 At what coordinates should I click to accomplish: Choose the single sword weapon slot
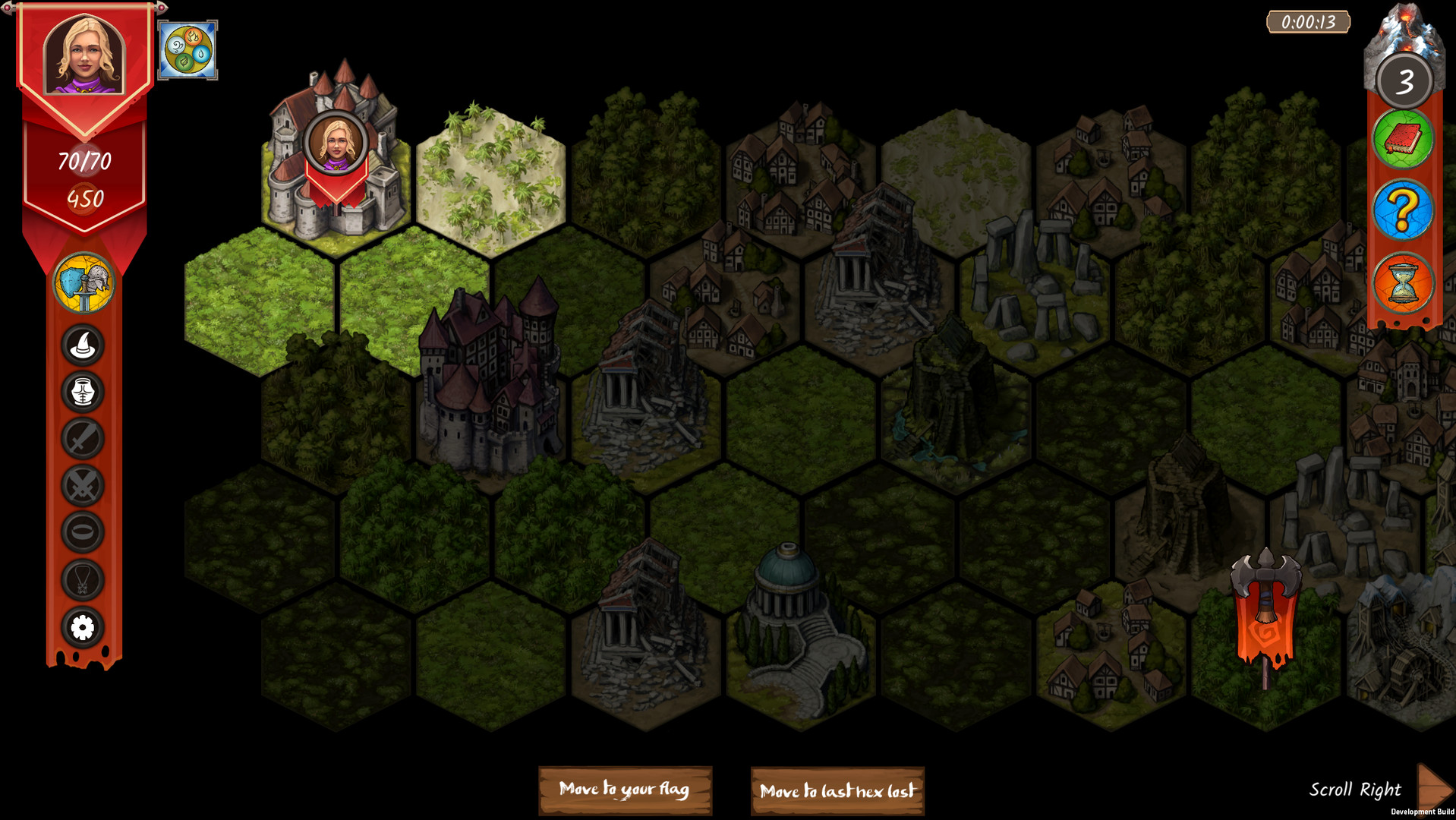[x=83, y=439]
